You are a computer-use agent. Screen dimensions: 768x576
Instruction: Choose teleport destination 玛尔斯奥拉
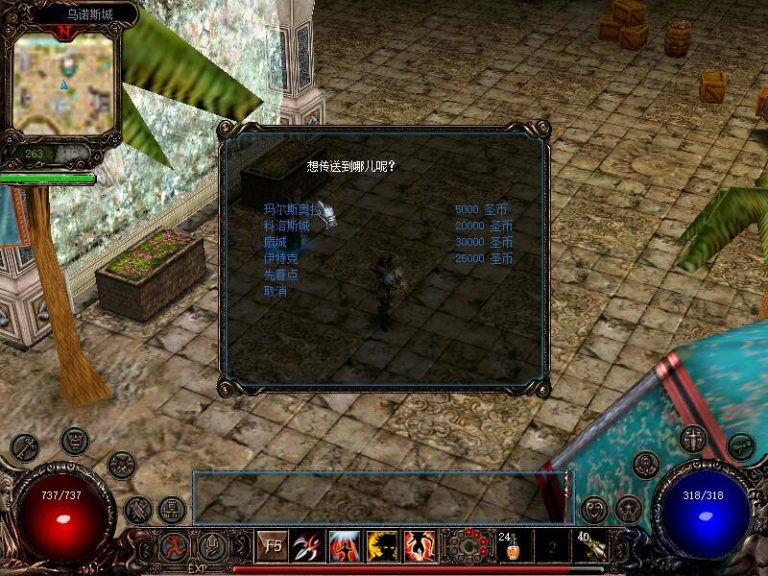point(289,210)
